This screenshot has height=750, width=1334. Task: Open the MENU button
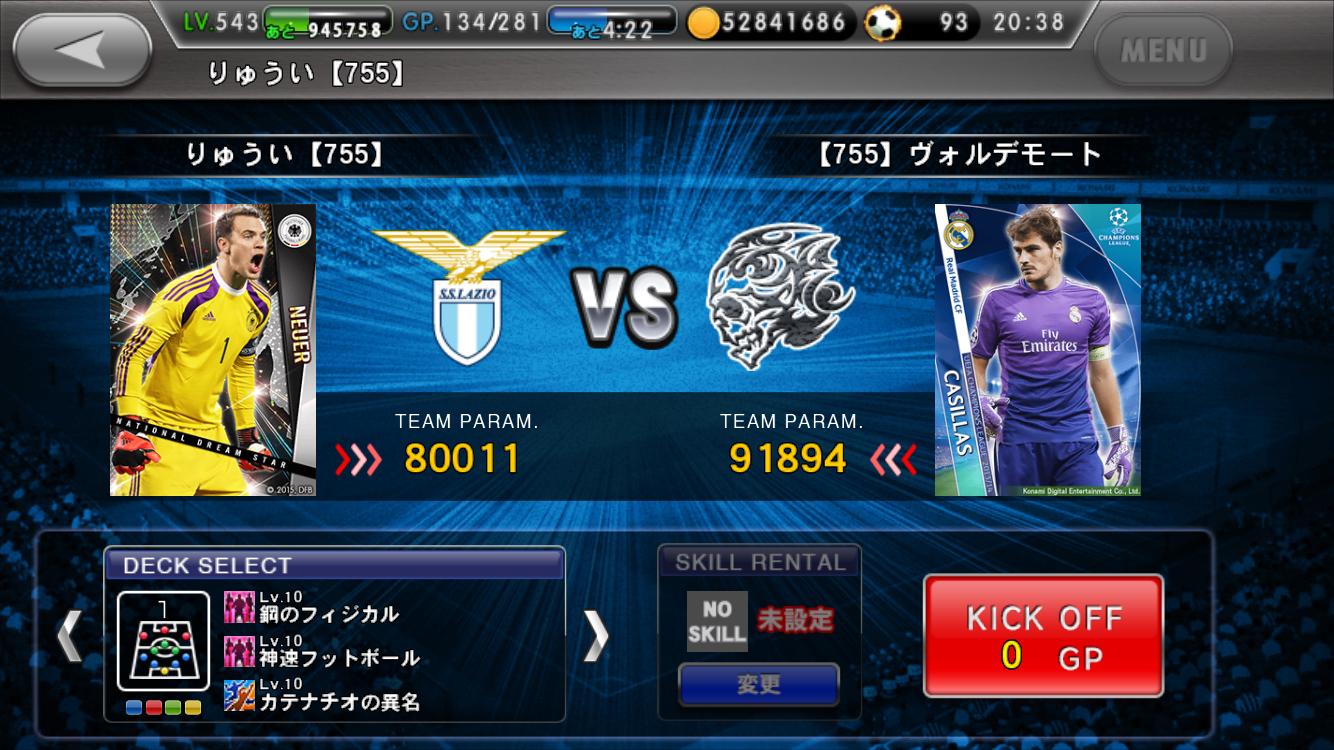pyautogui.click(x=1163, y=50)
